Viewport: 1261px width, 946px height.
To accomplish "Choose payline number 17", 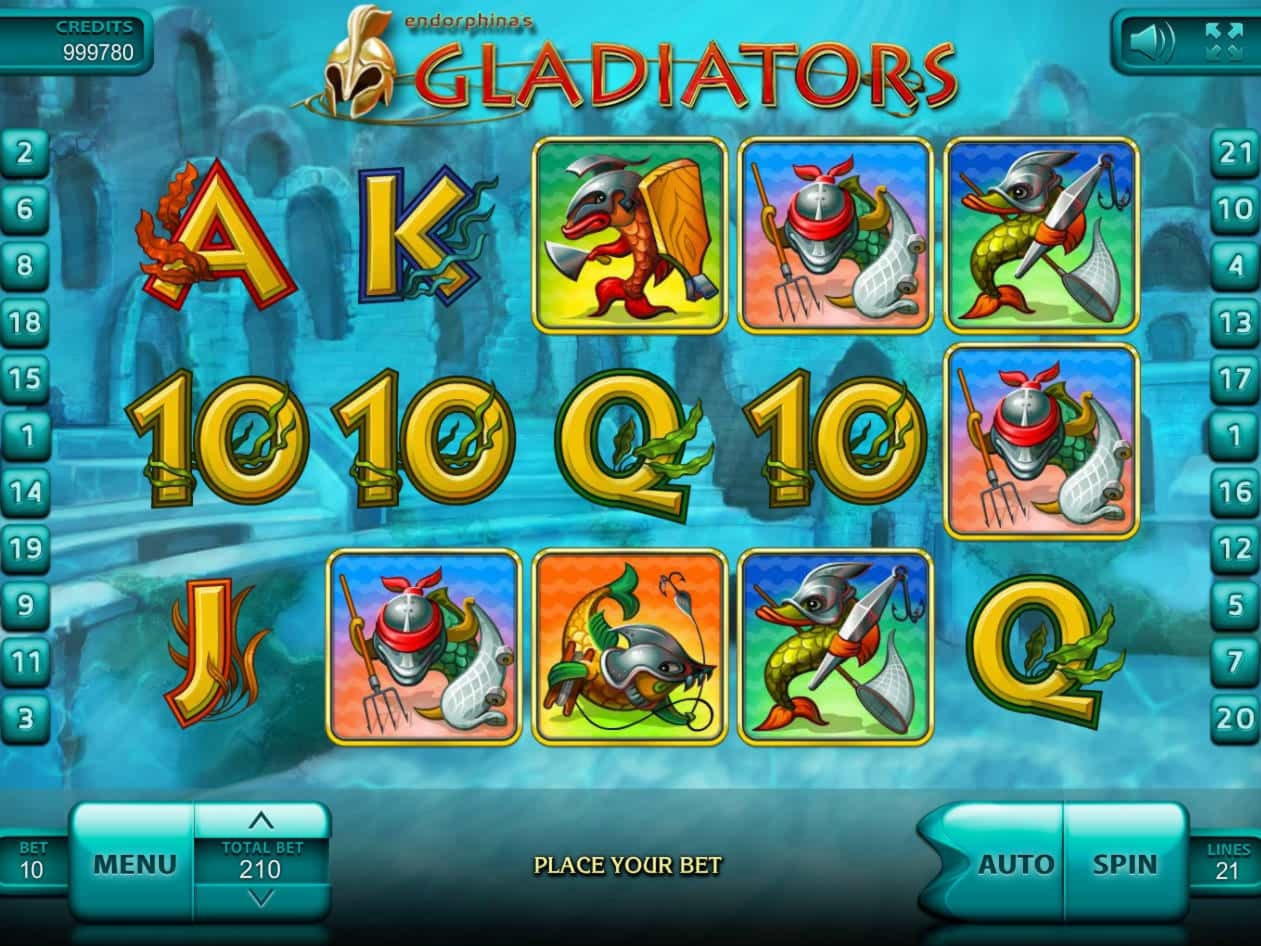I will 1236,380.
